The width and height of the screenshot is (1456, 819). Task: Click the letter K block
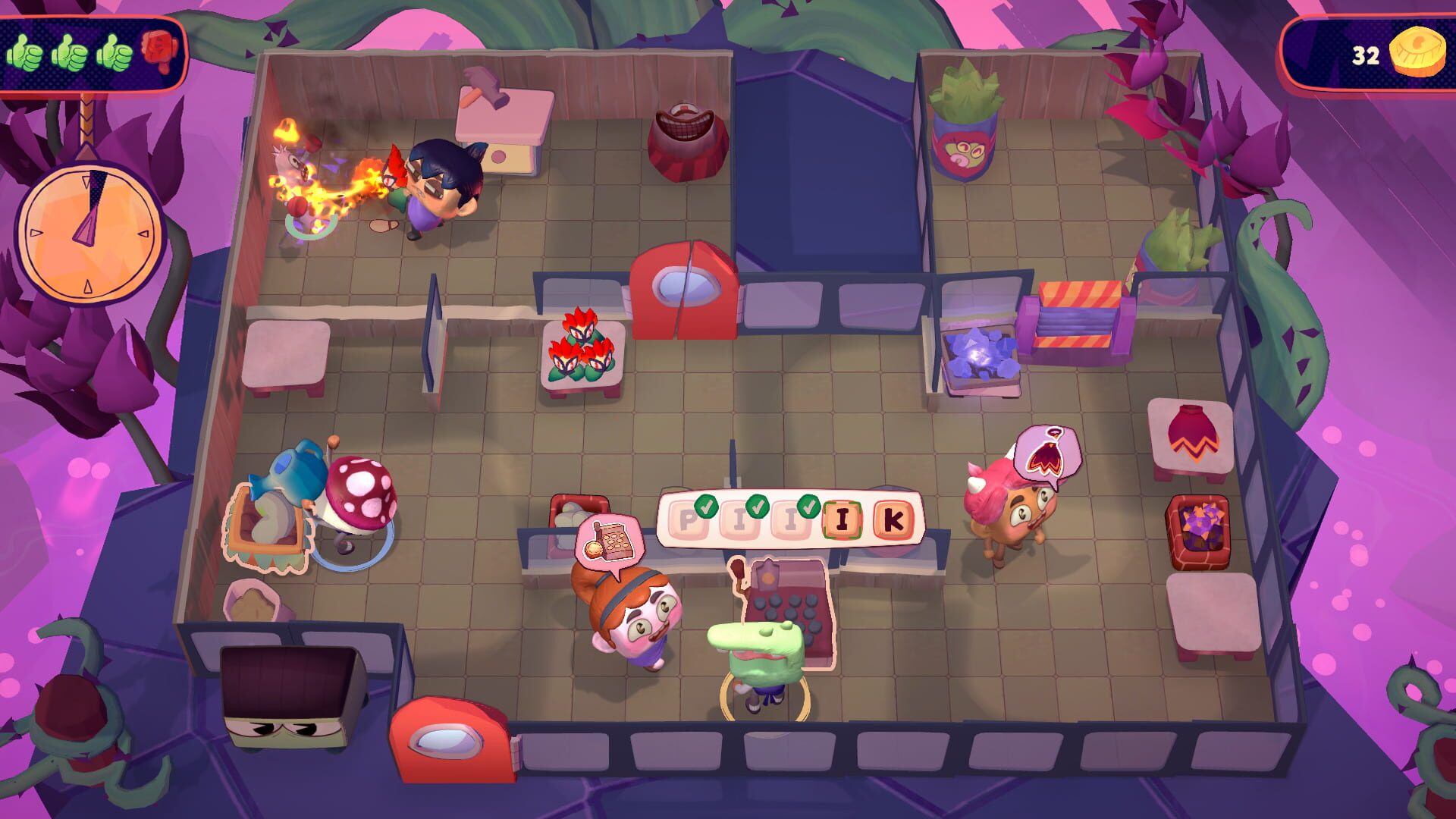pos(893,520)
